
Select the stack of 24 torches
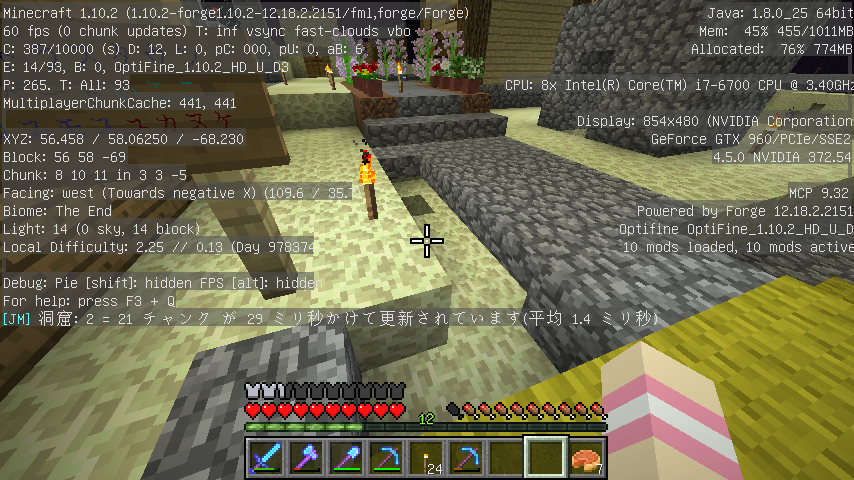click(426, 457)
